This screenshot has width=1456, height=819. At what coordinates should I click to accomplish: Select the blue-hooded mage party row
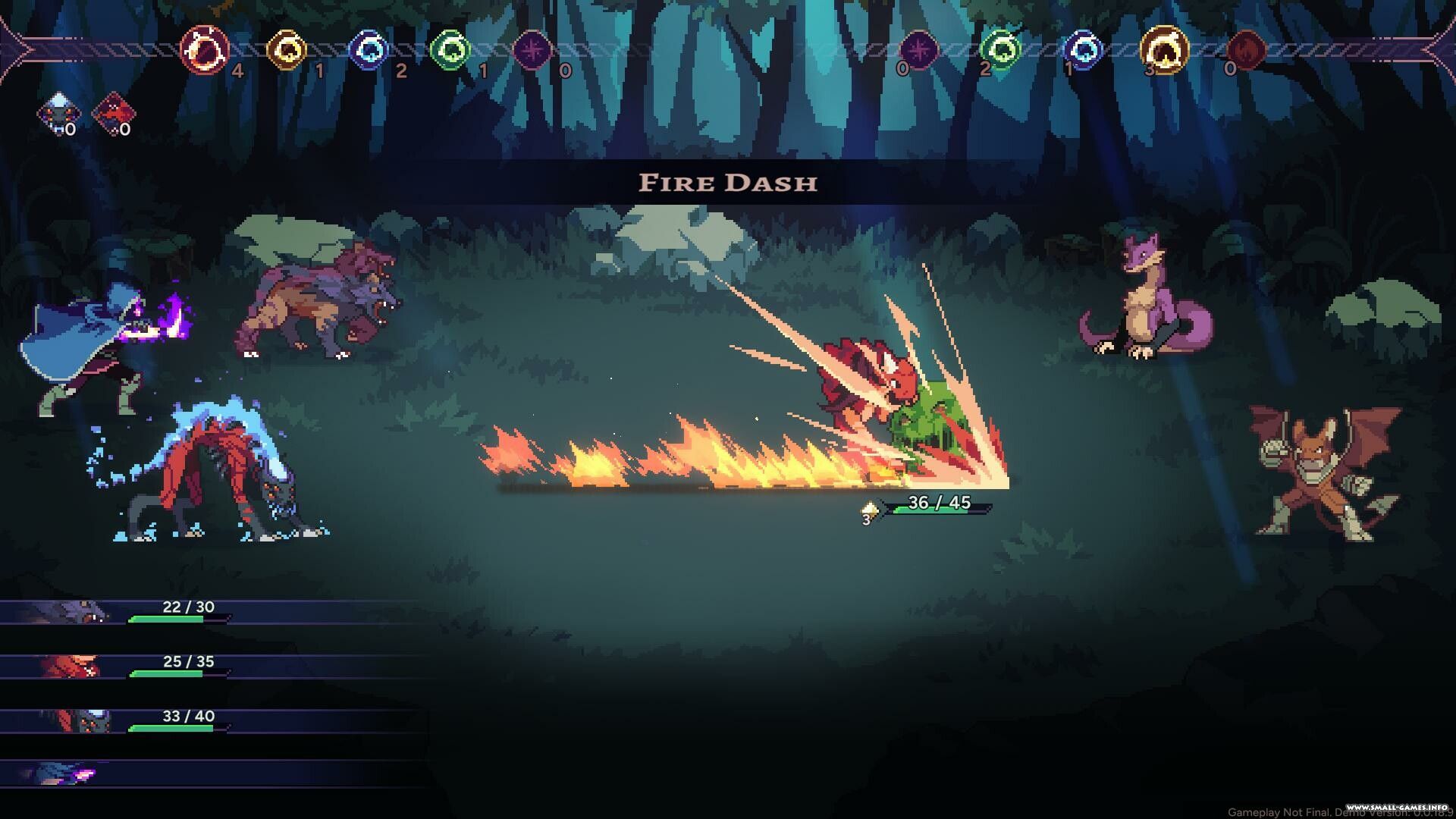[114, 774]
